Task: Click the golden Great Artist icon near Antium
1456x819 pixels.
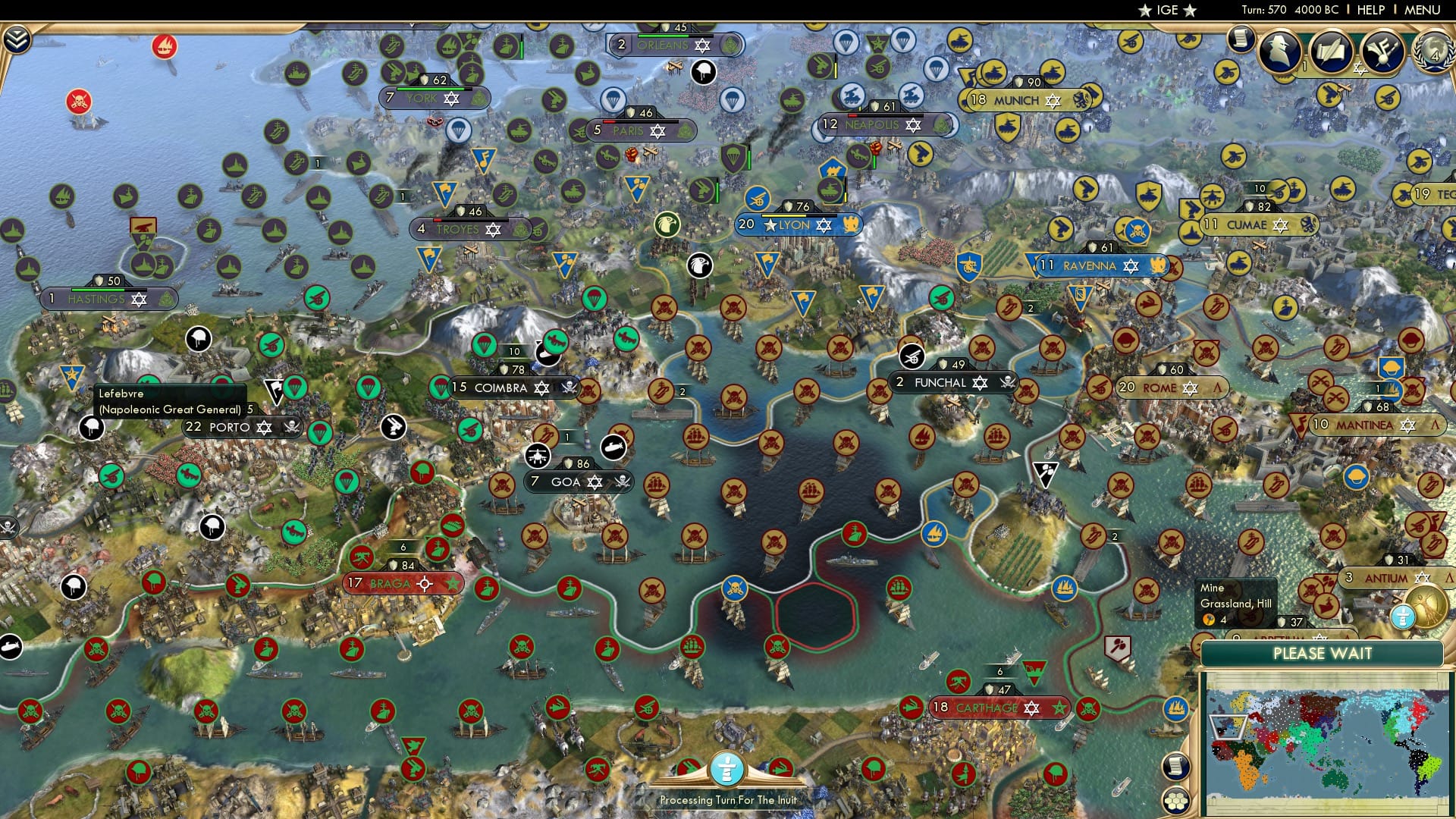Action: tap(1426, 607)
